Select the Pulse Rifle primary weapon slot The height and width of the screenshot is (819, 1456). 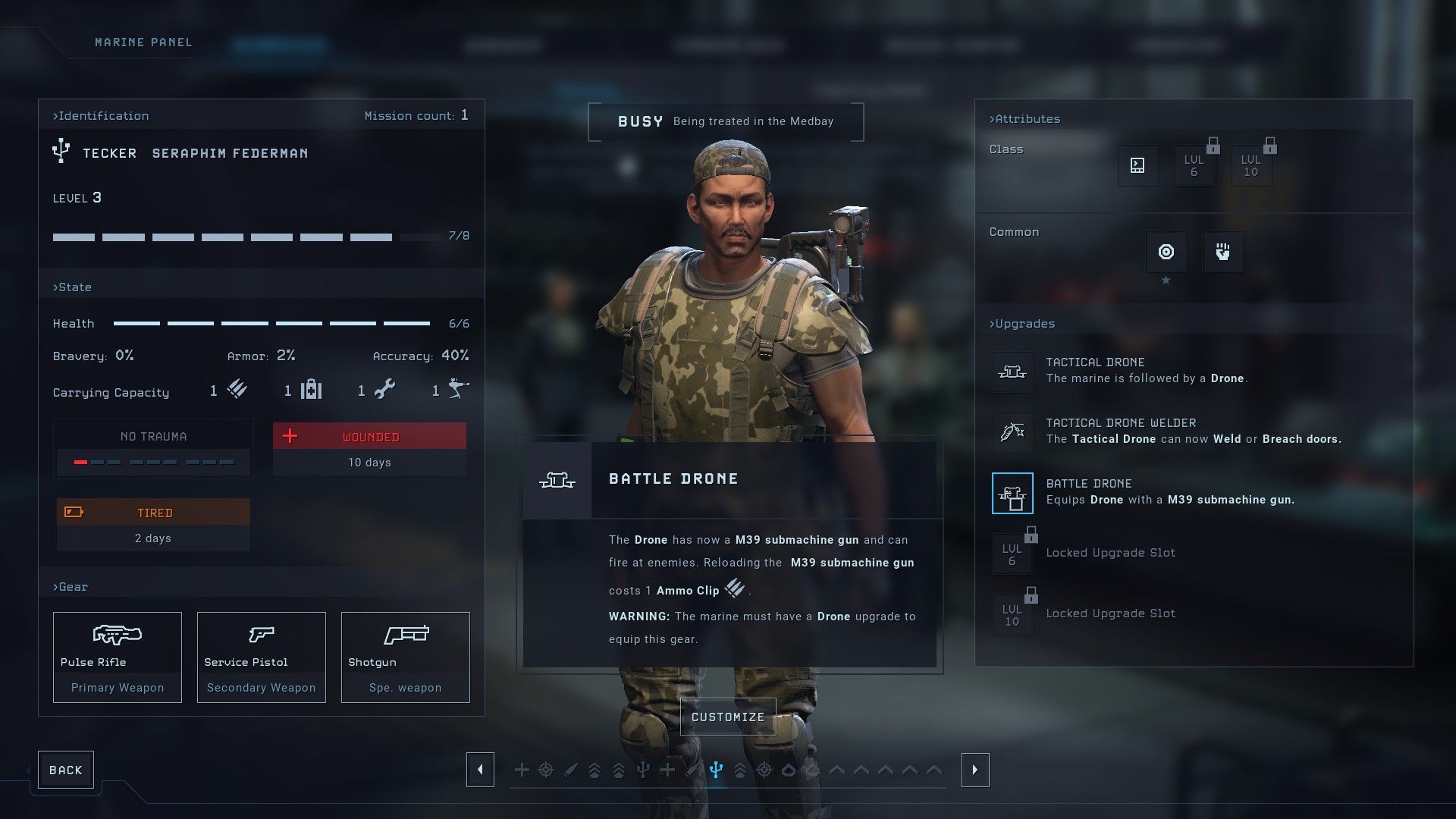click(x=118, y=657)
